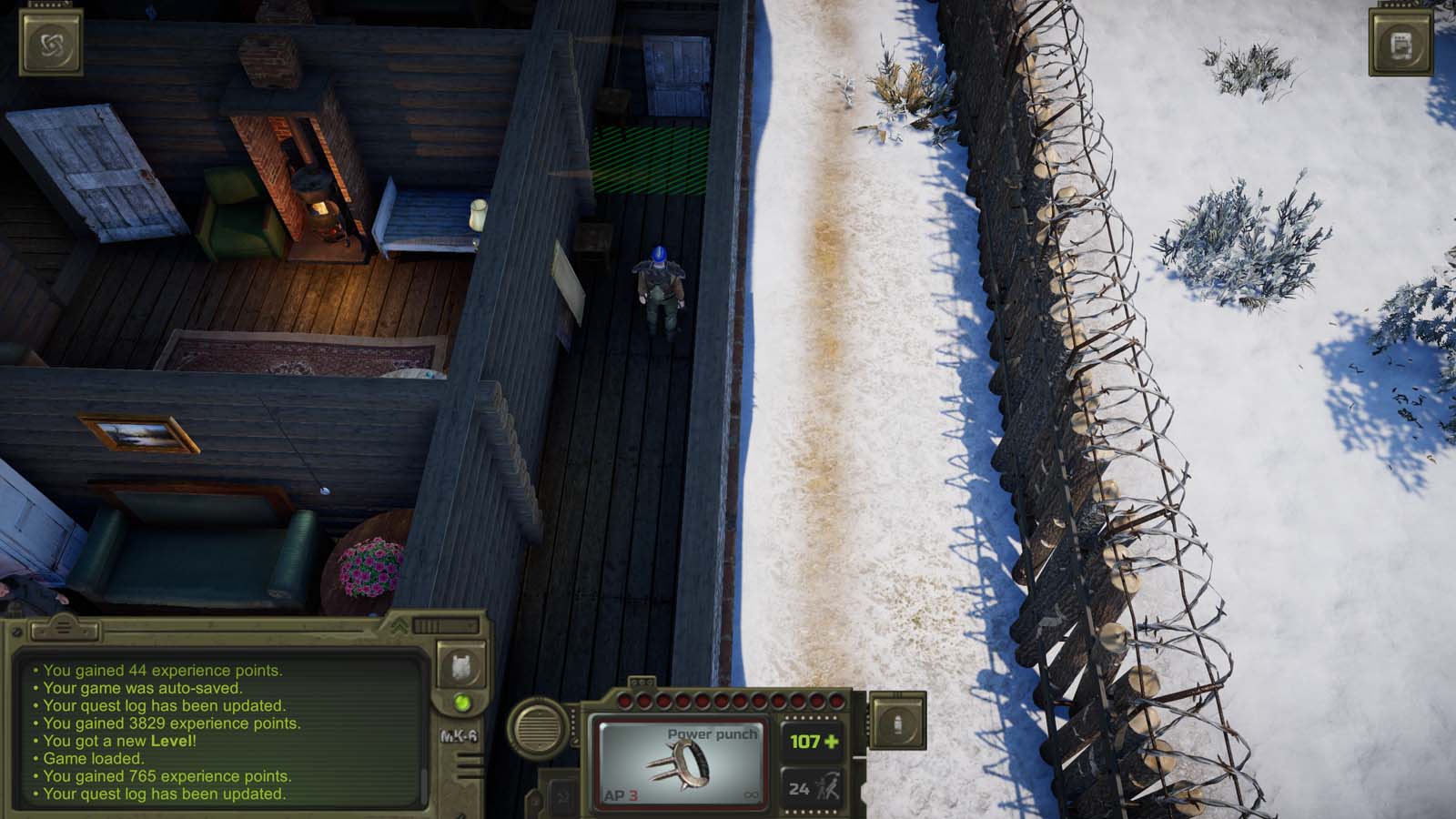The height and width of the screenshot is (819, 1456).
Task: Toggle the infinity ammo indicator in the weapon slot
Action: (x=752, y=794)
